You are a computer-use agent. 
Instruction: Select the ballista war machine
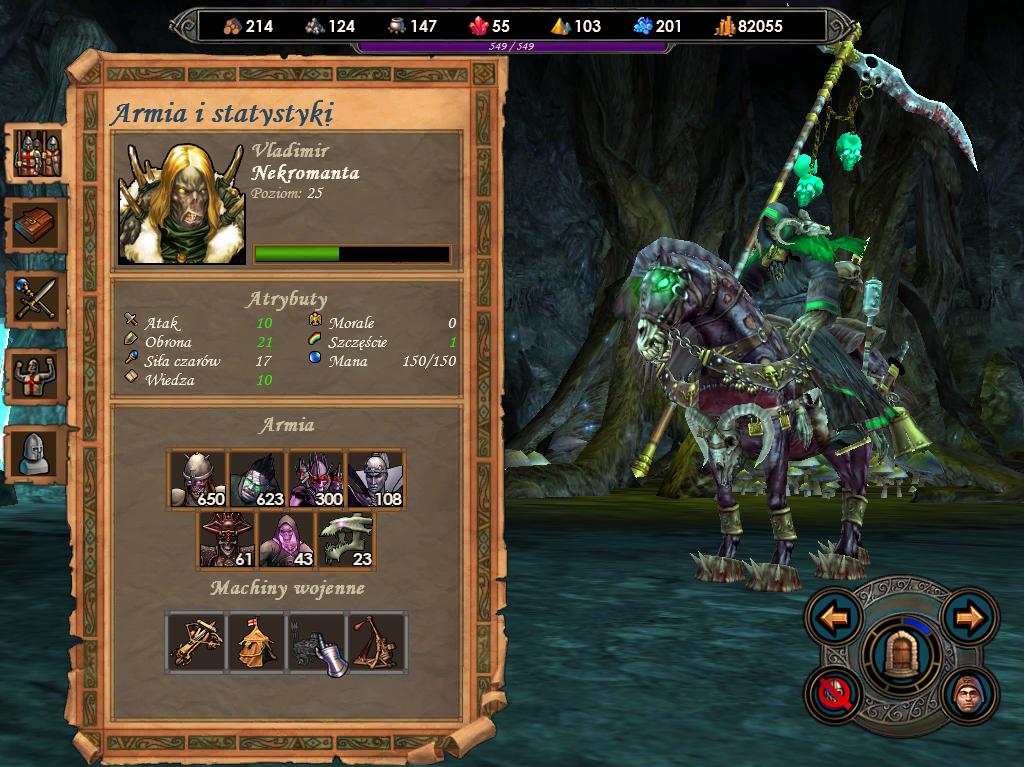point(197,641)
